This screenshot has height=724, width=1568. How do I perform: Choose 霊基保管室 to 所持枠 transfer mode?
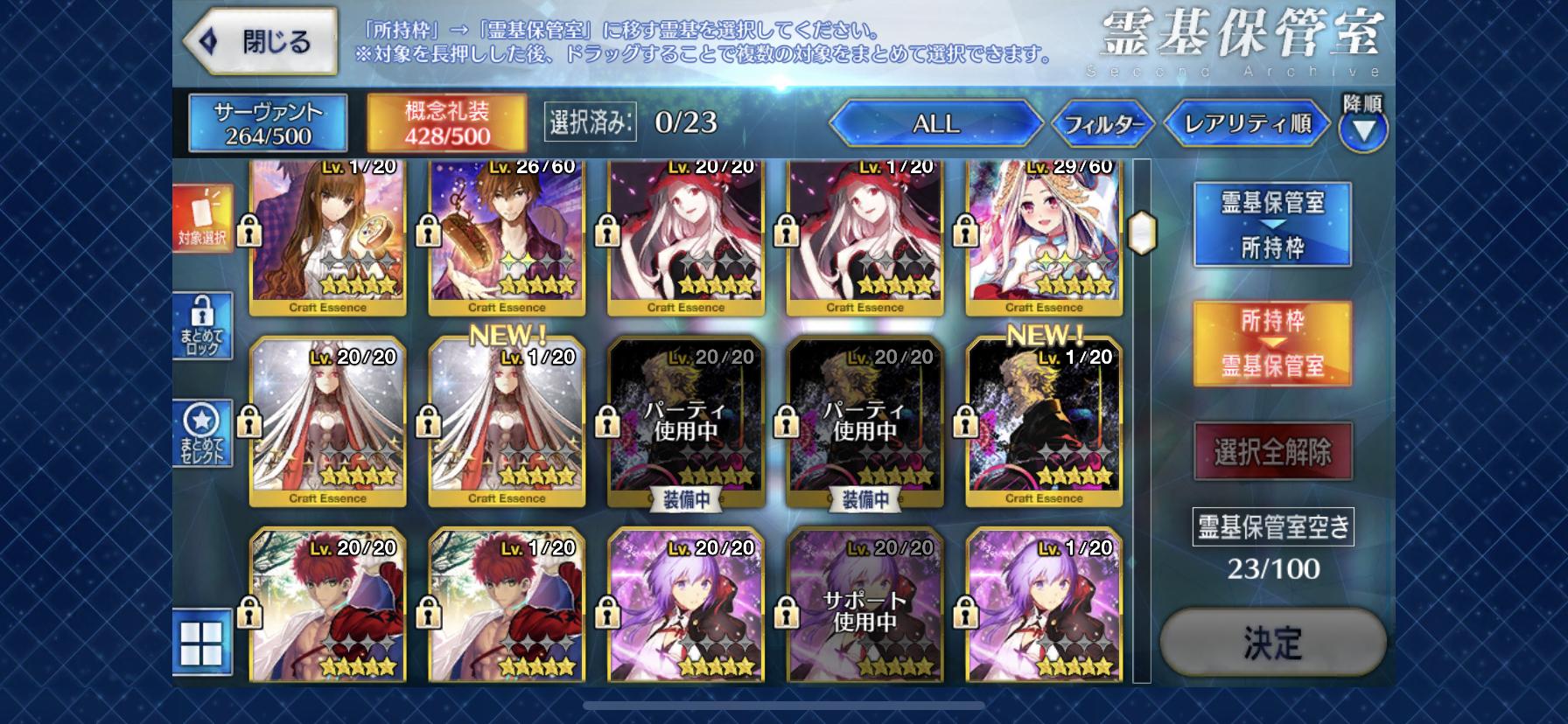pos(1272,225)
